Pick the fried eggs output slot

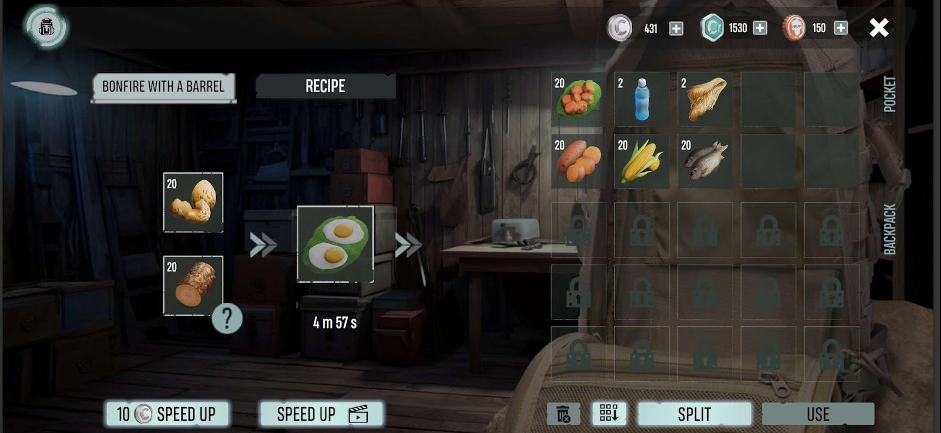coord(335,245)
